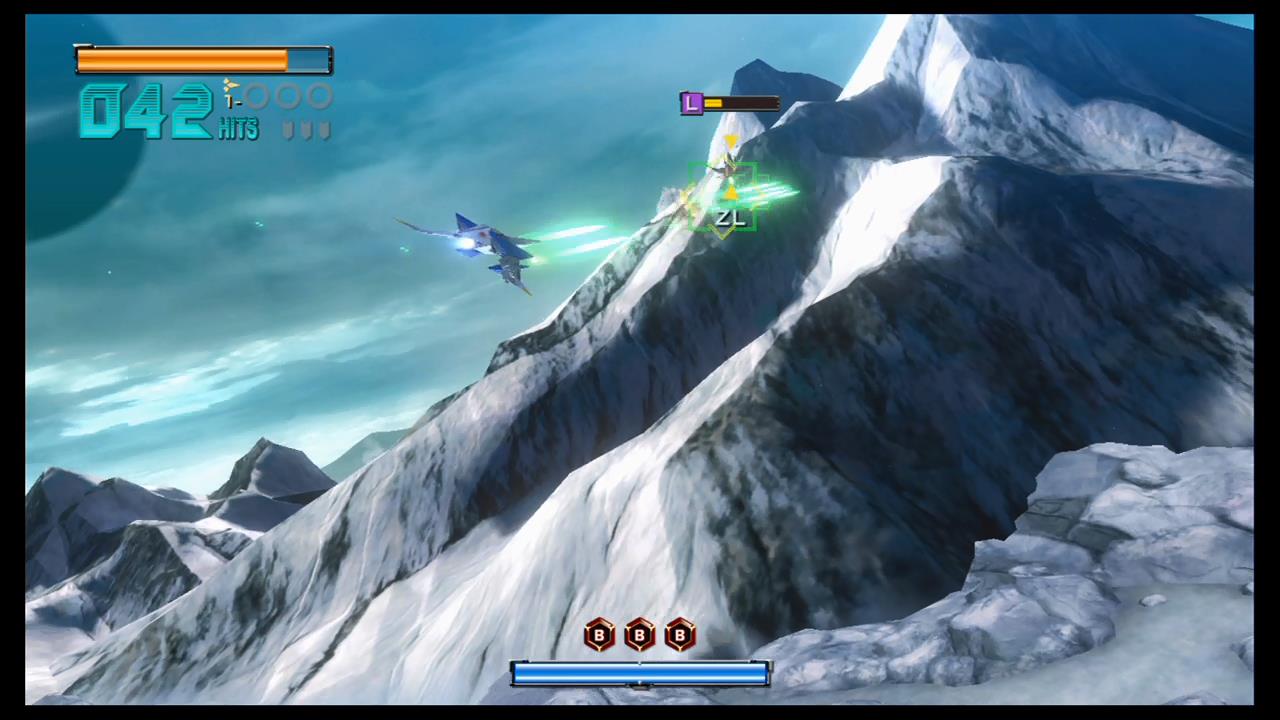Screen dimensions: 1280x720
Task: Select the purple L lock-on indicator
Action: tap(692, 103)
